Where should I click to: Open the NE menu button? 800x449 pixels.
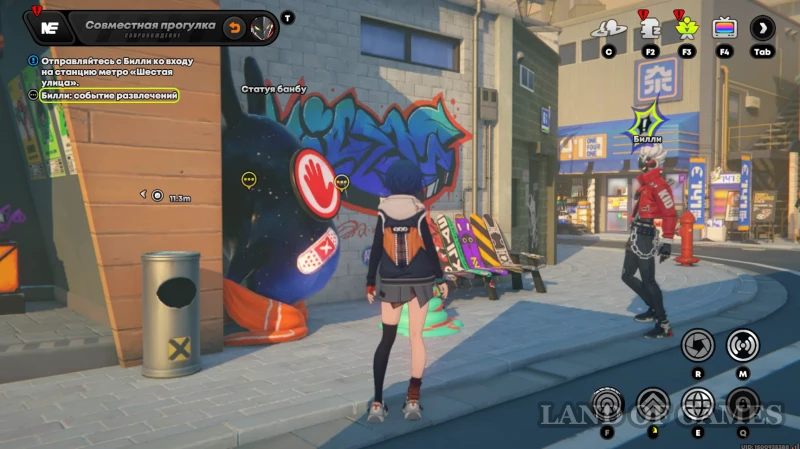click(x=46, y=27)
